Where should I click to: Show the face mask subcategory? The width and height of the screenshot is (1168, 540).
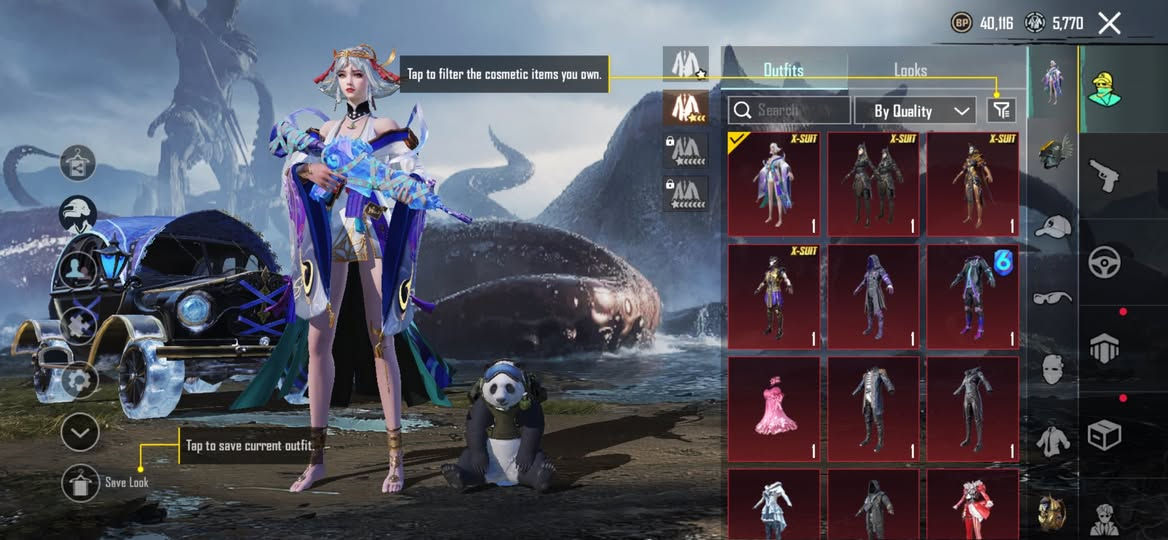1052,368
